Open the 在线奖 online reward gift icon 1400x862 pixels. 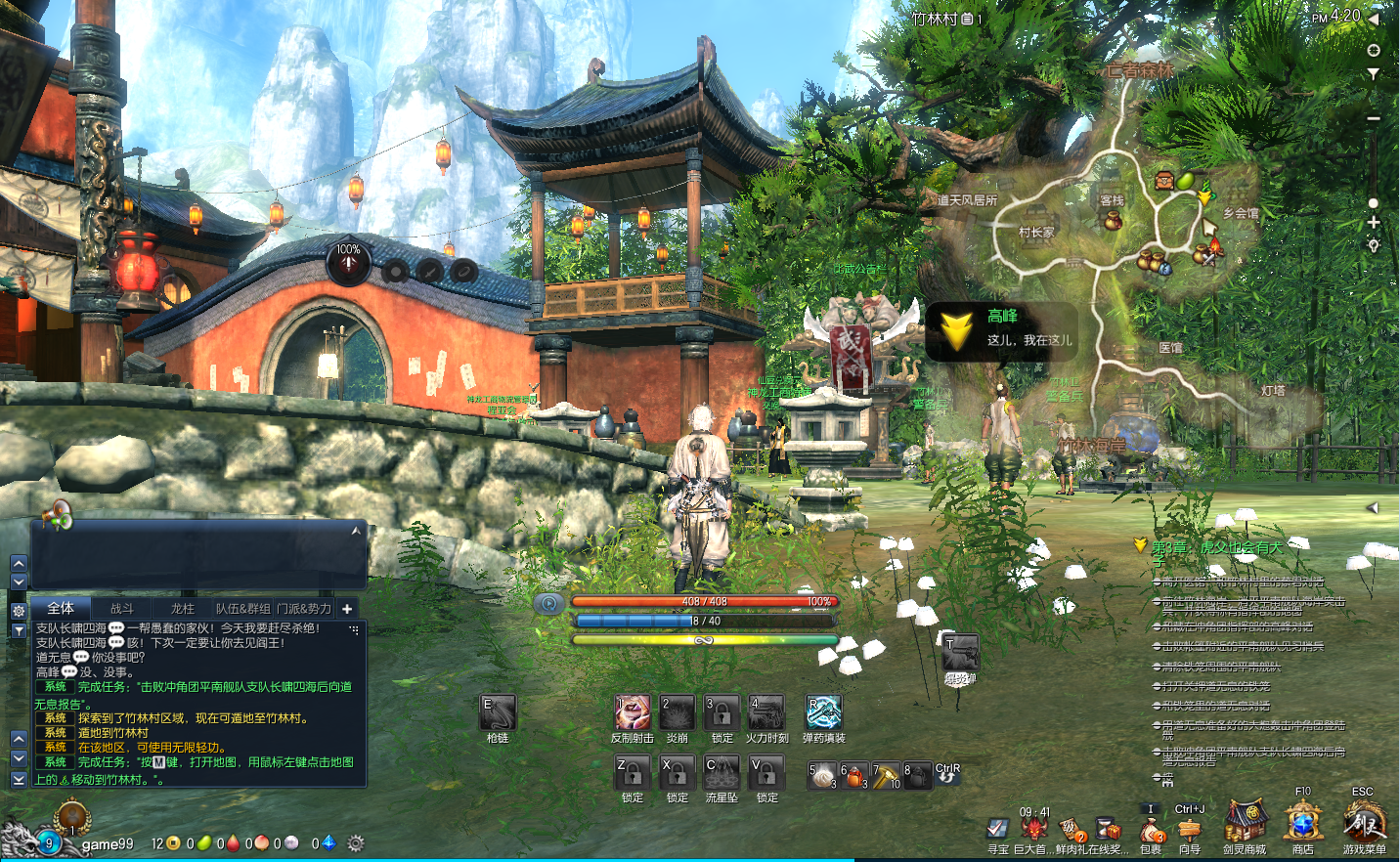[1107, 830]
